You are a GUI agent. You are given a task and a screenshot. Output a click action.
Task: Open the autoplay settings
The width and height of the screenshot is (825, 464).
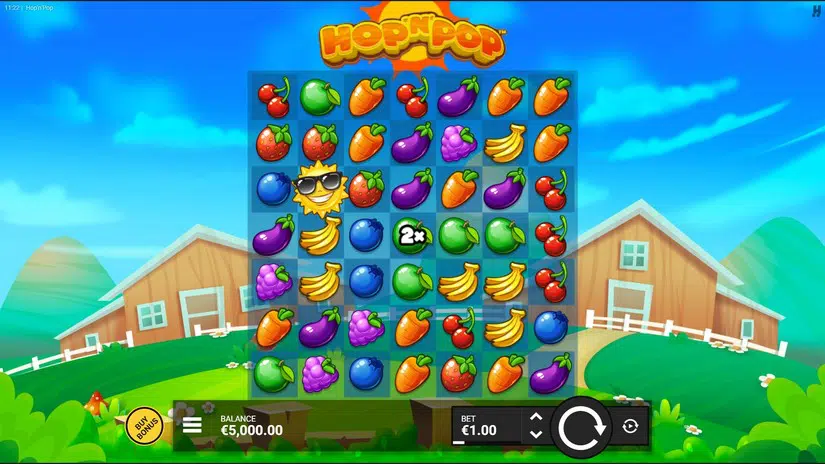(x=630, y=426)
